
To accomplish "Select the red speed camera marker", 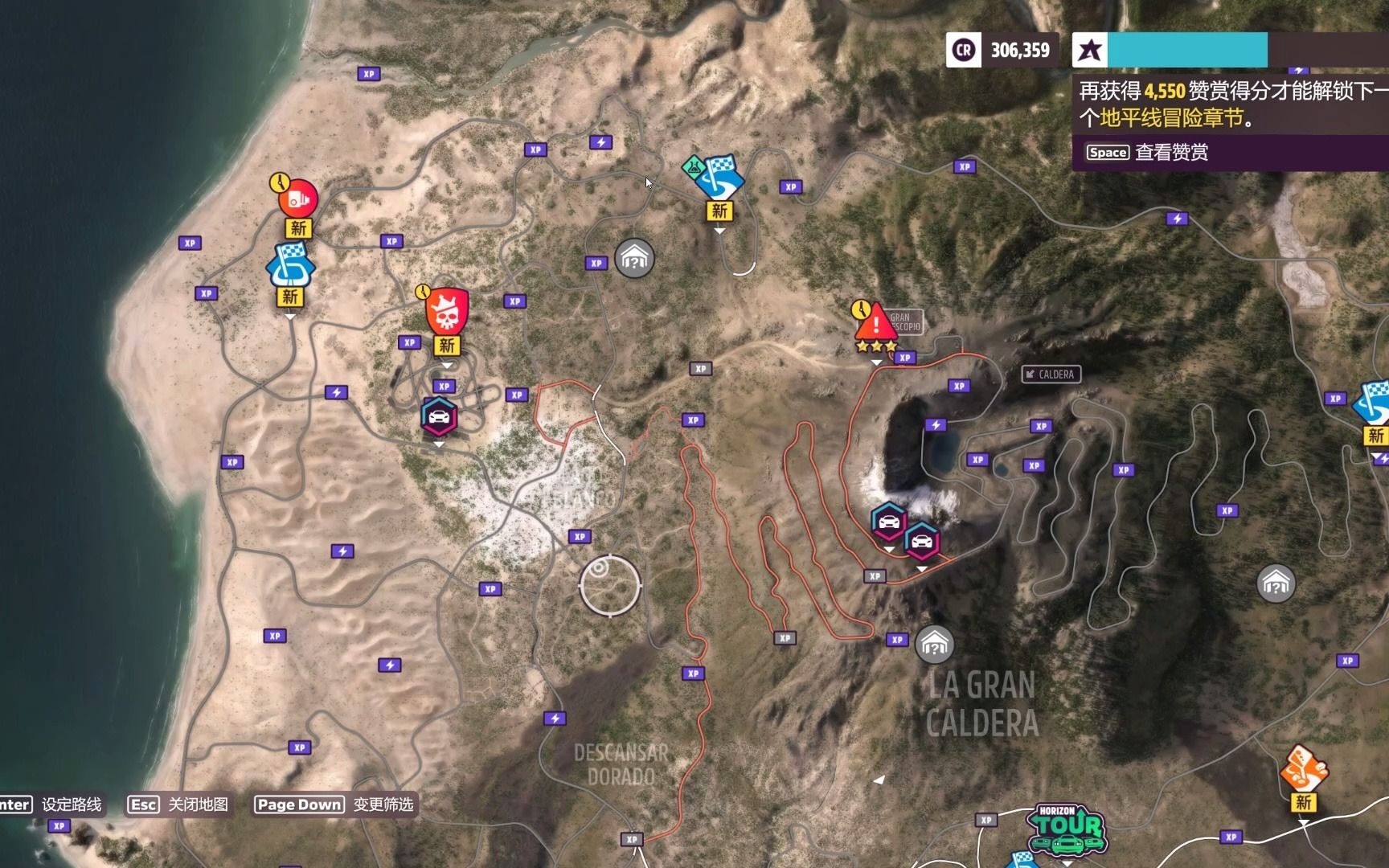I will coord(297,198).
